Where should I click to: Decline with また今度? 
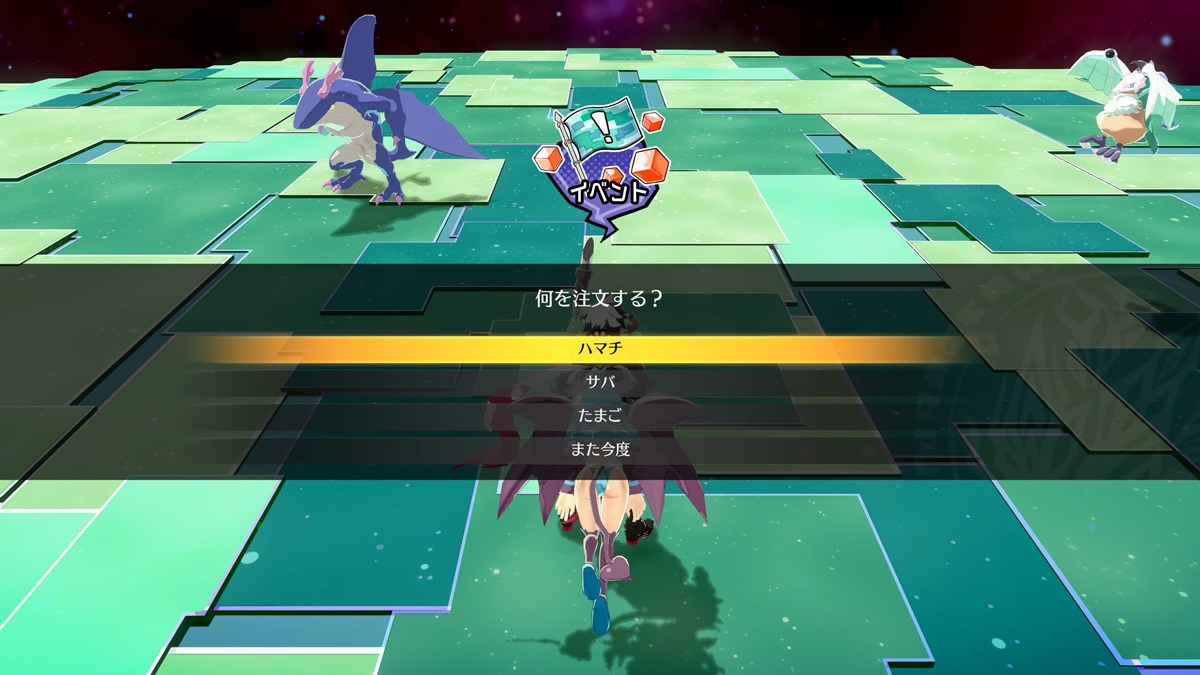point(600,449)
